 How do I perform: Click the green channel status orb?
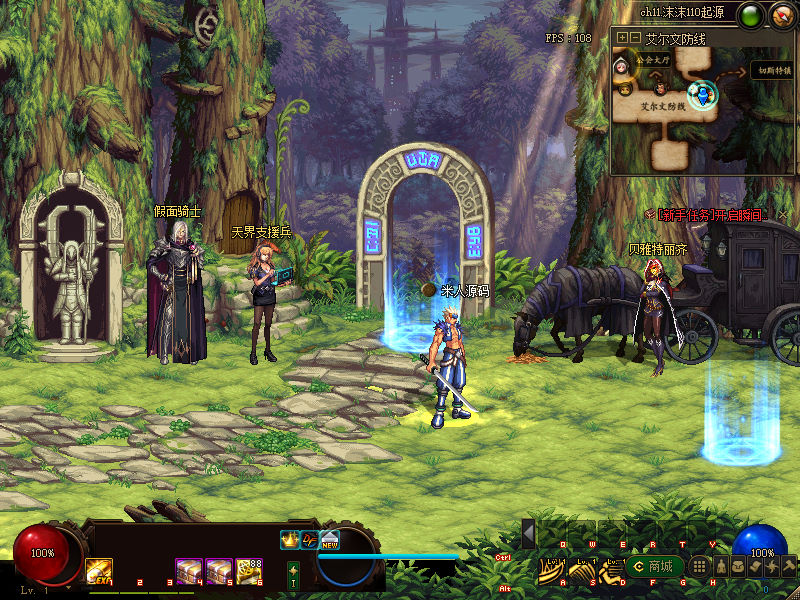click(749, 16)
